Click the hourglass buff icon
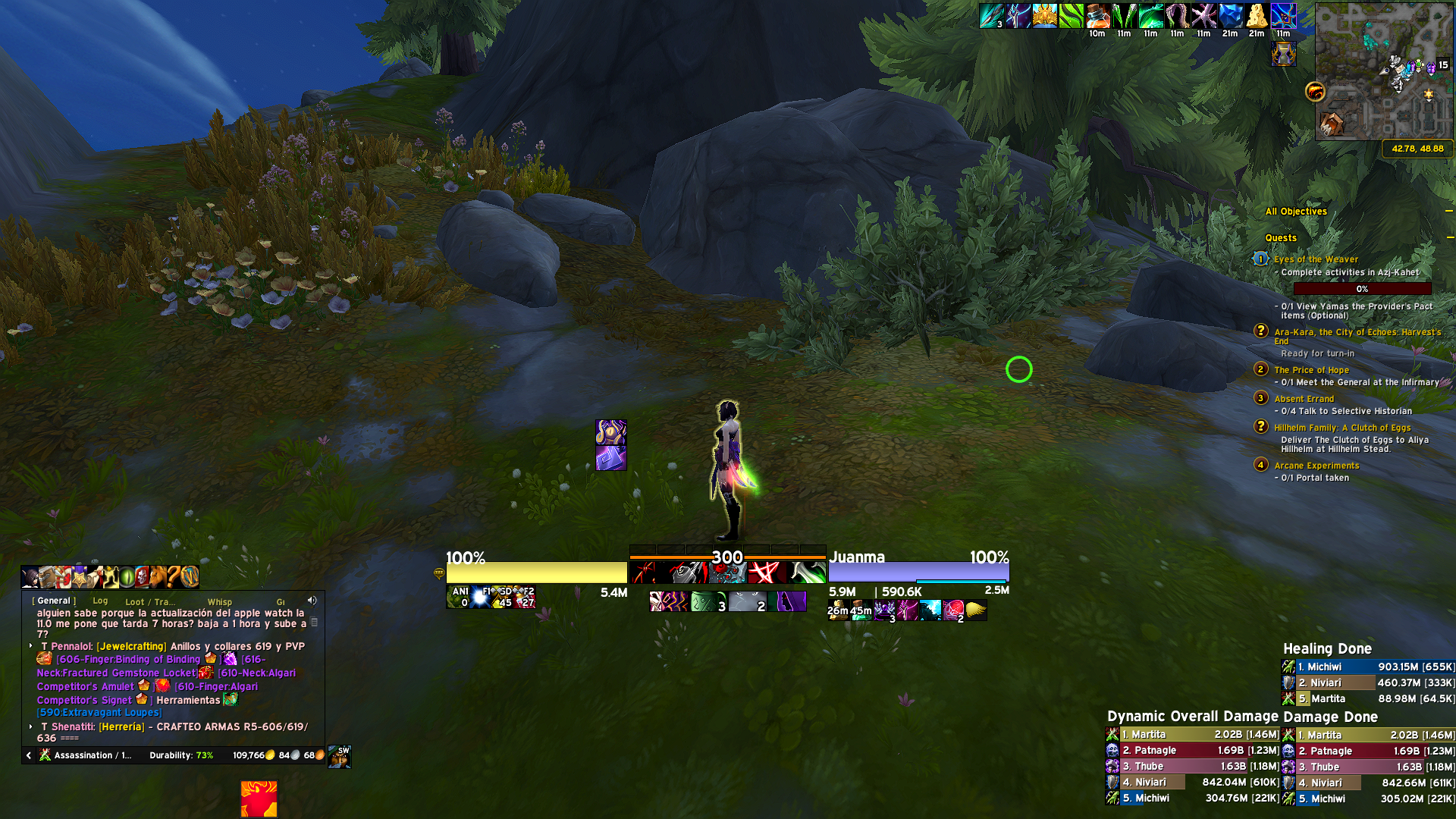This screenshot has height=819, width=1456. [x=1283, y=54]
